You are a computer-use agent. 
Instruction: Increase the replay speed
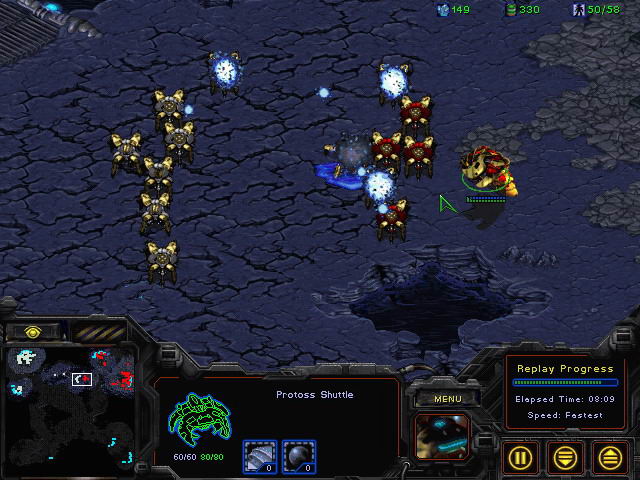[609, 458]
